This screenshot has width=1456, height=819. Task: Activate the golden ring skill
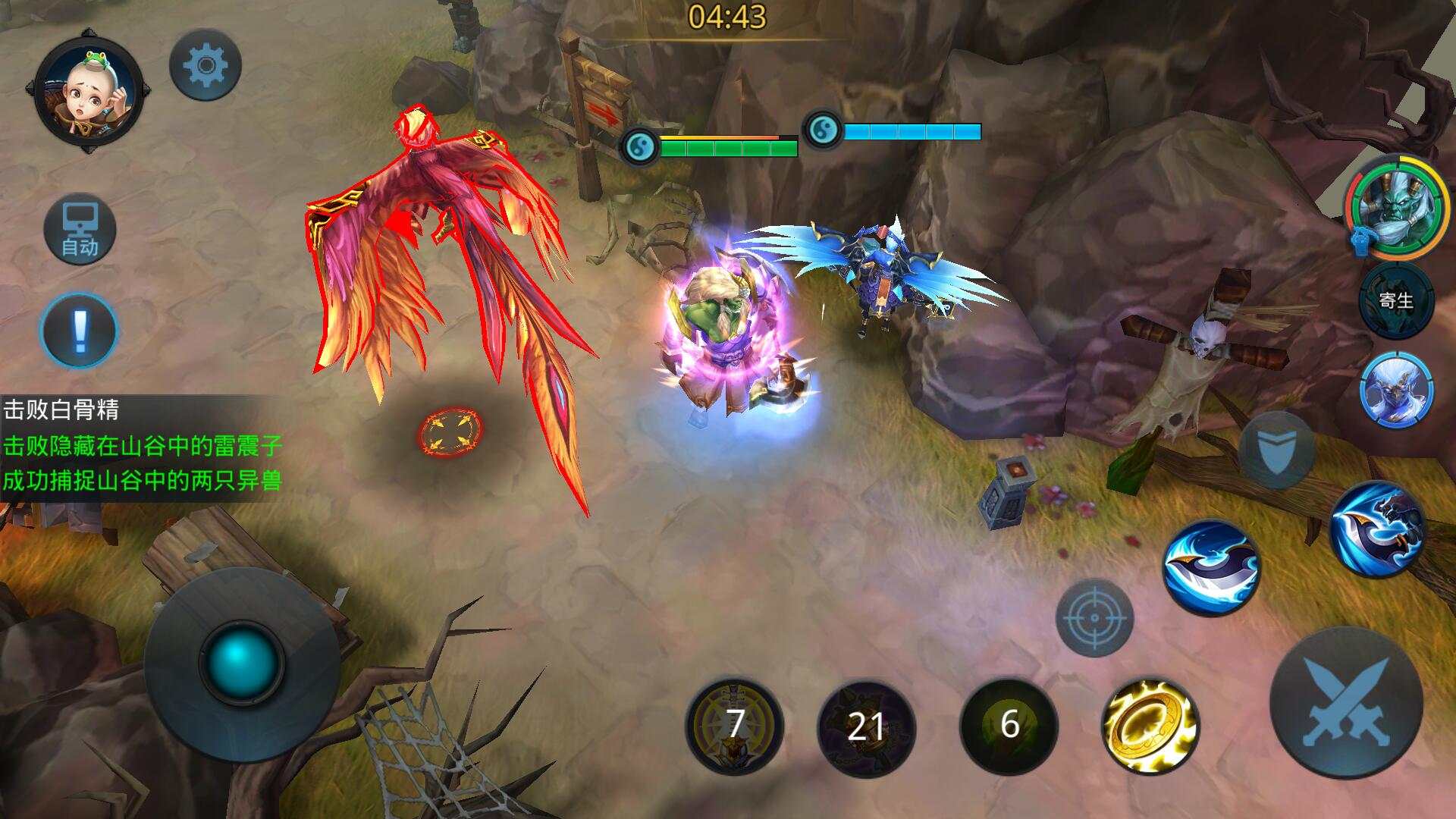click(x=1150, y=726)
